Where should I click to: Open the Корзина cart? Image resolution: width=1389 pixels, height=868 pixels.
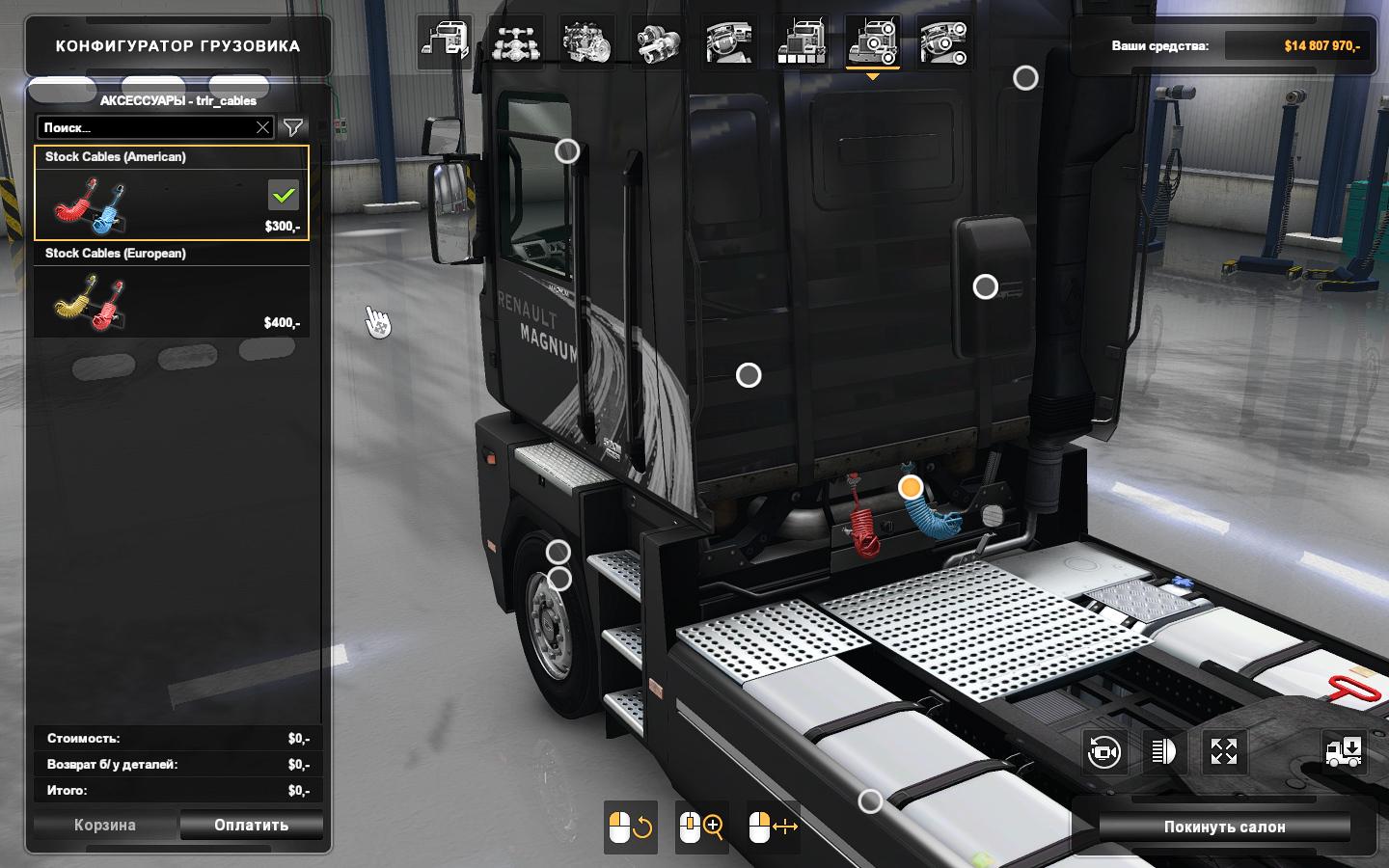(105, 825)
